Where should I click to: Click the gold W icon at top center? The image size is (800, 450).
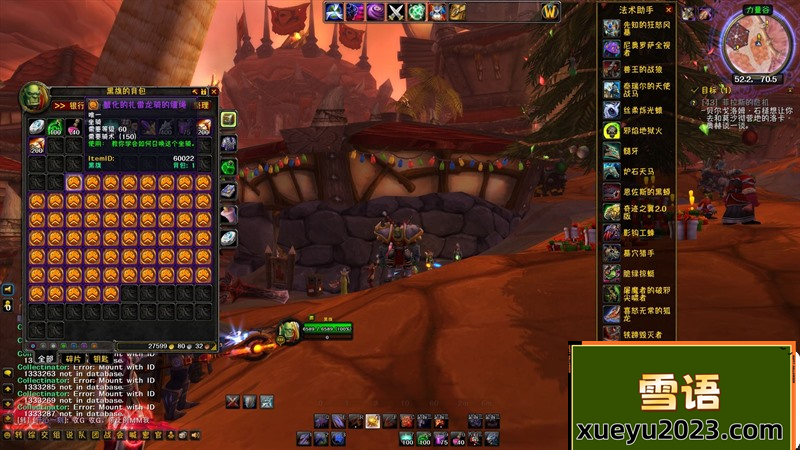pos(550,12)
